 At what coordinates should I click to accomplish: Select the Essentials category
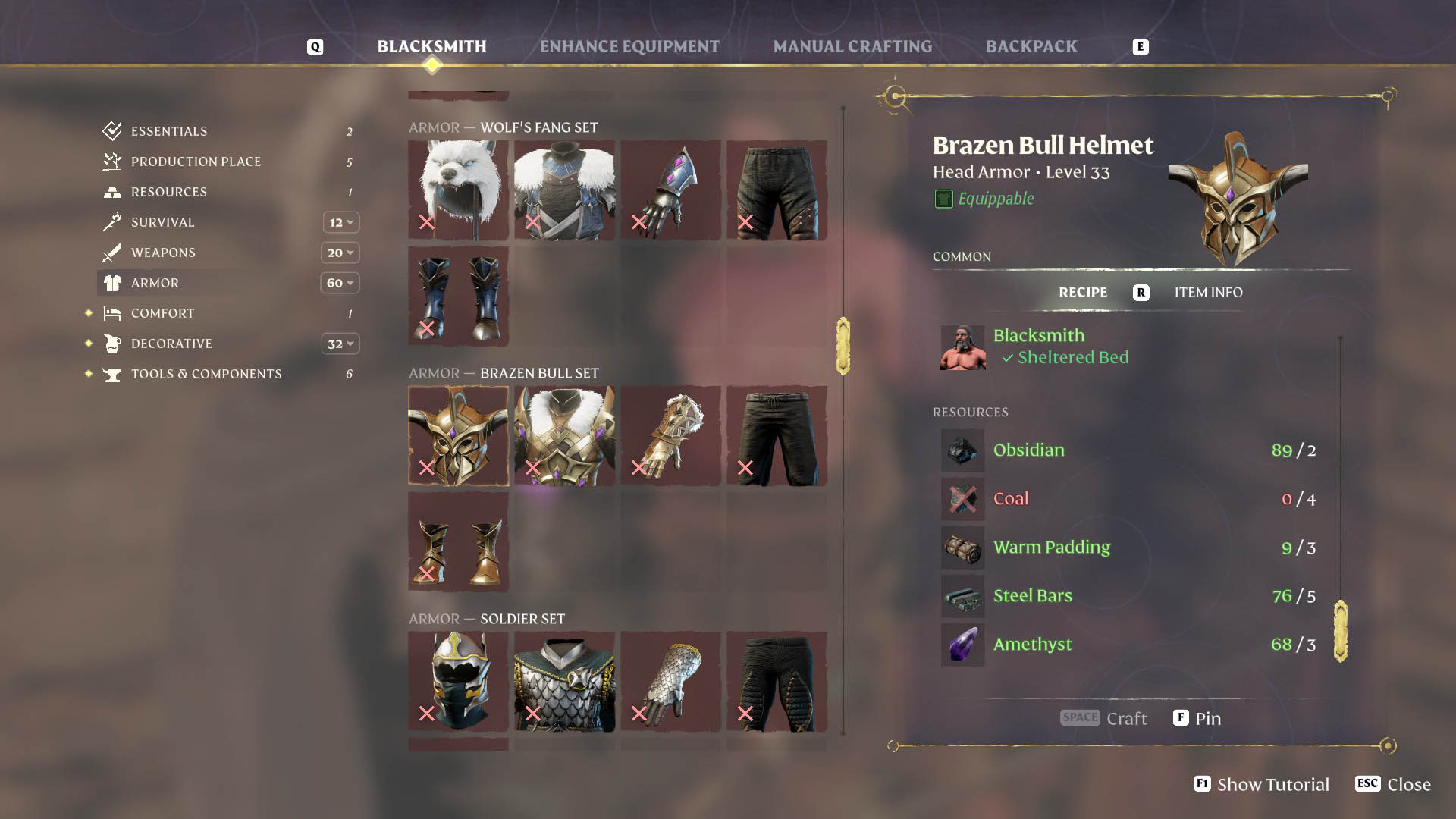click(168, 131)
